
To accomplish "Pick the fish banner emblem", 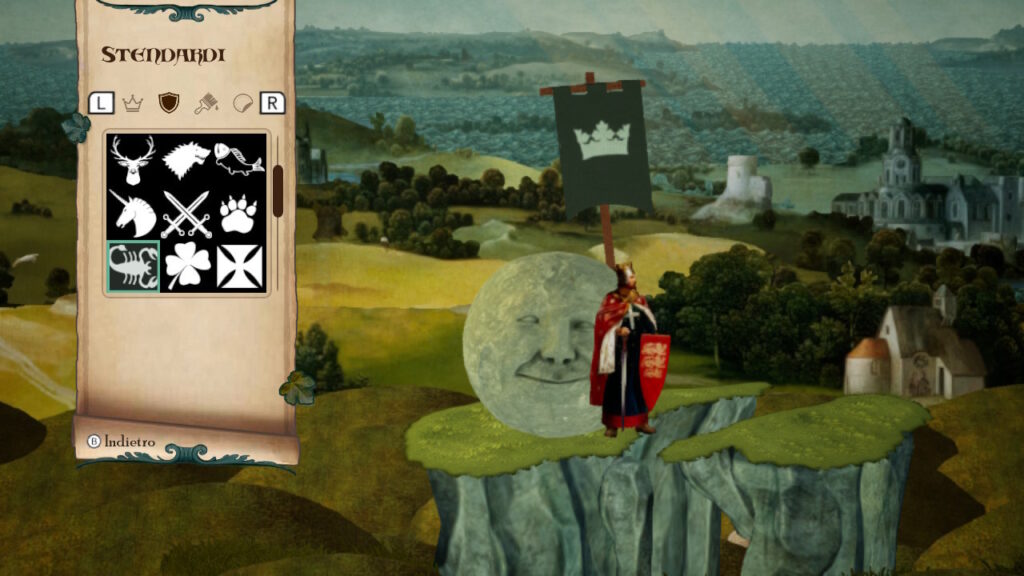I will [240, 160].
